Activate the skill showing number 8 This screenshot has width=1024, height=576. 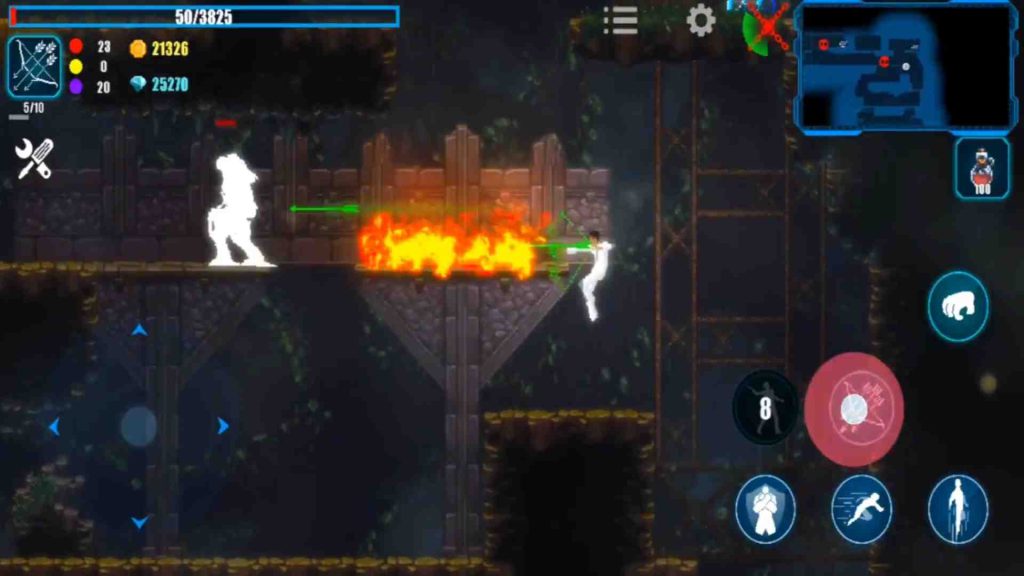(766, 407)
